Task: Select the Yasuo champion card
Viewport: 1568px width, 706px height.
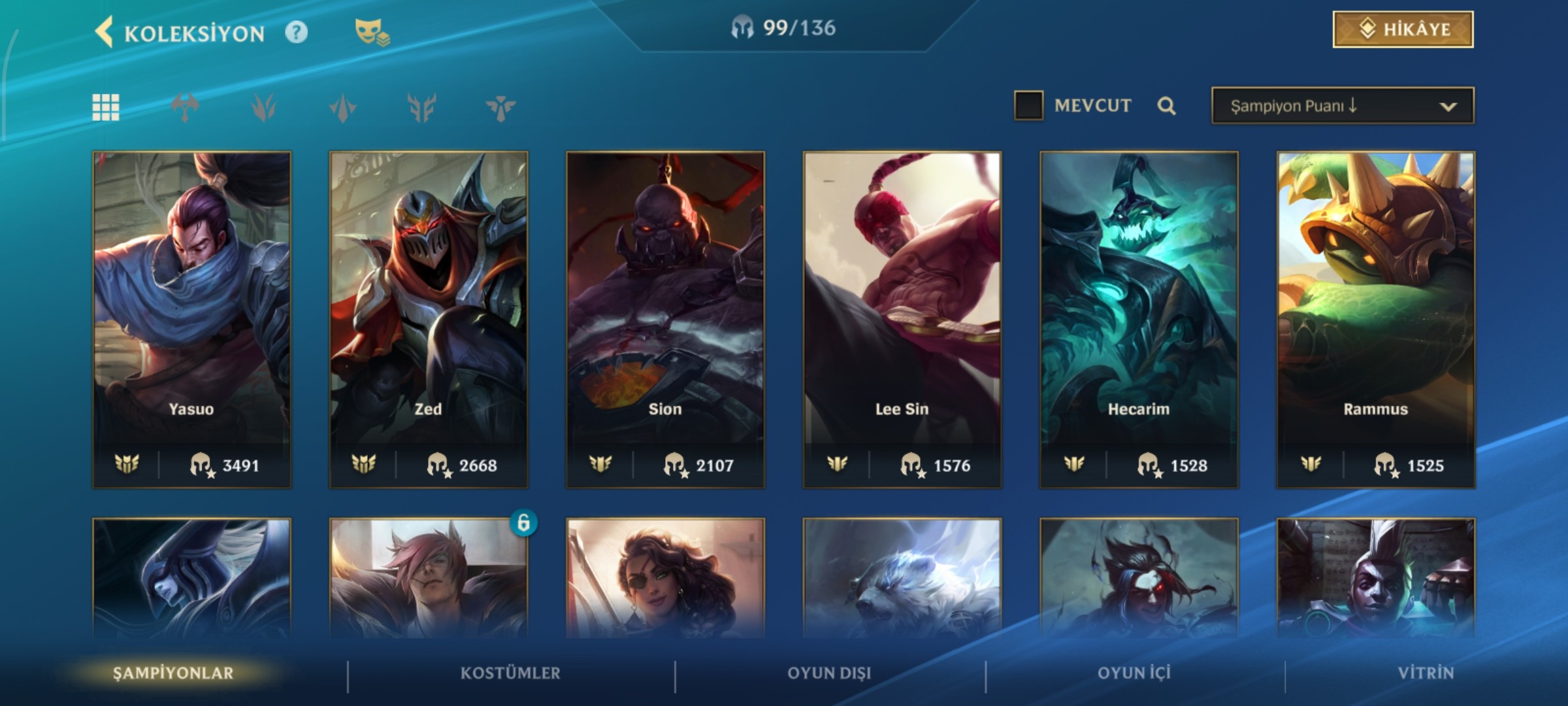Action: (191, 320)
